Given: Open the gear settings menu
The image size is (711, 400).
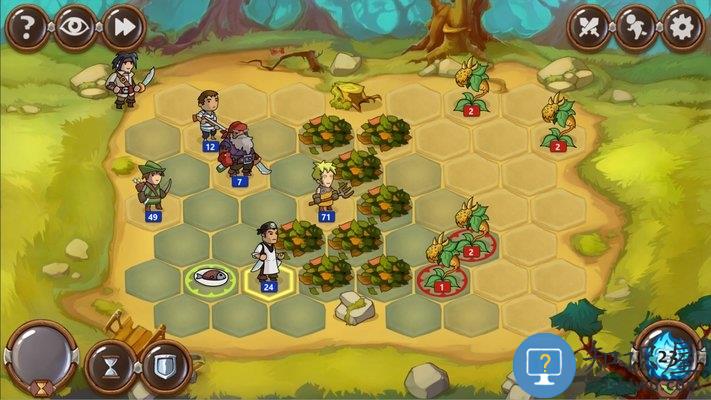Looking at the screenshot, I should click(684, 27).
